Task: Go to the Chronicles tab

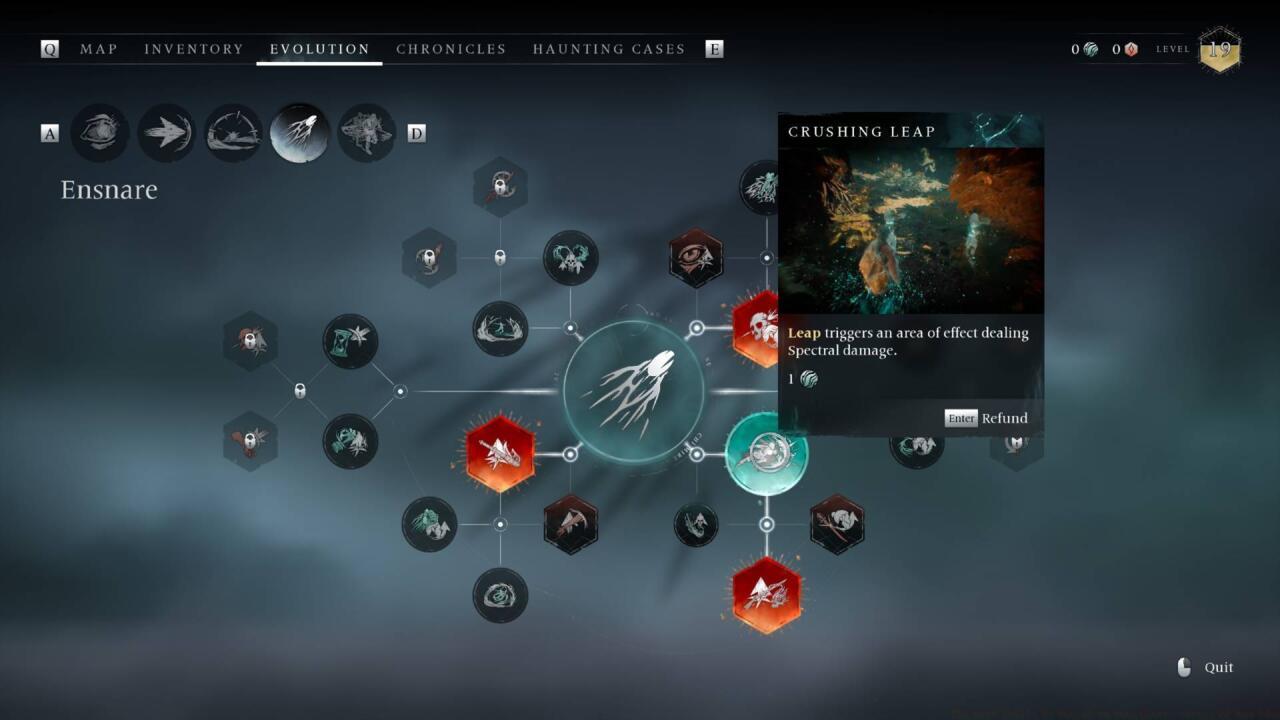Action: 451,49
